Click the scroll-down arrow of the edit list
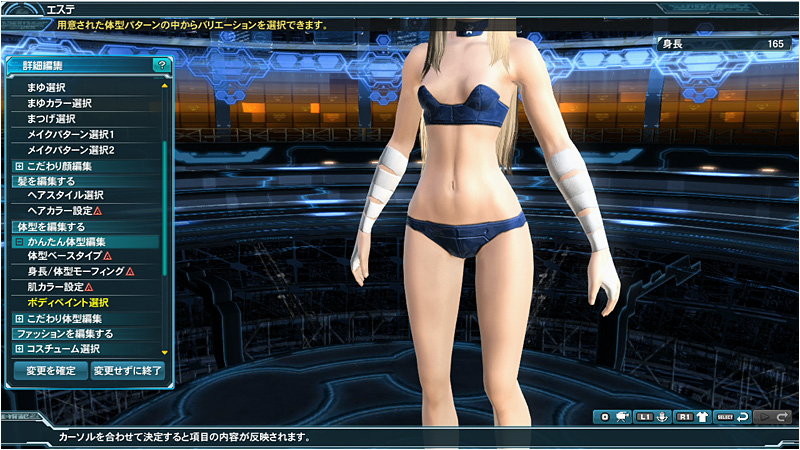 165,352
